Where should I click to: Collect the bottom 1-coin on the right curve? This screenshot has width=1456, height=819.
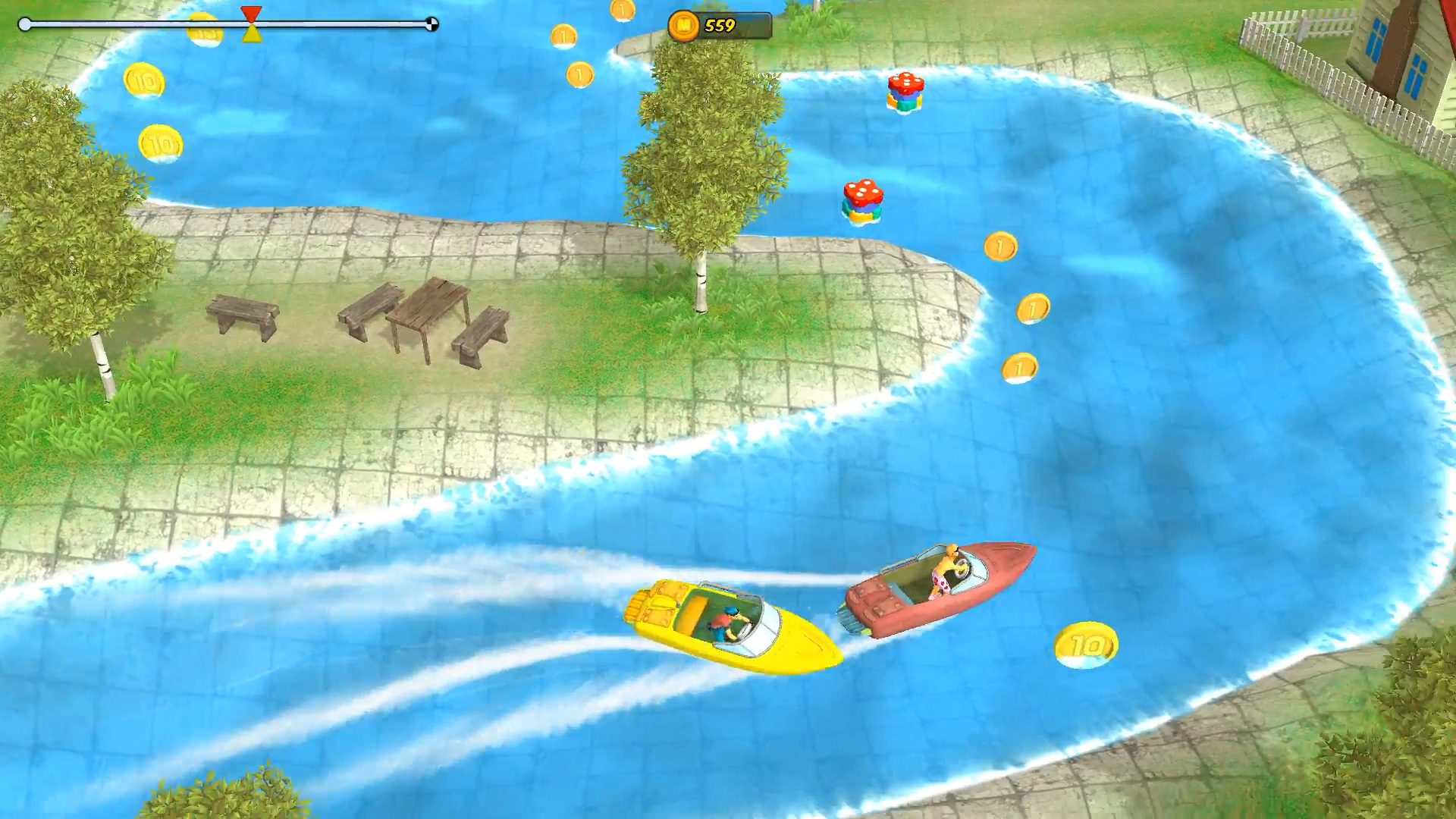tap(1020, 366)
